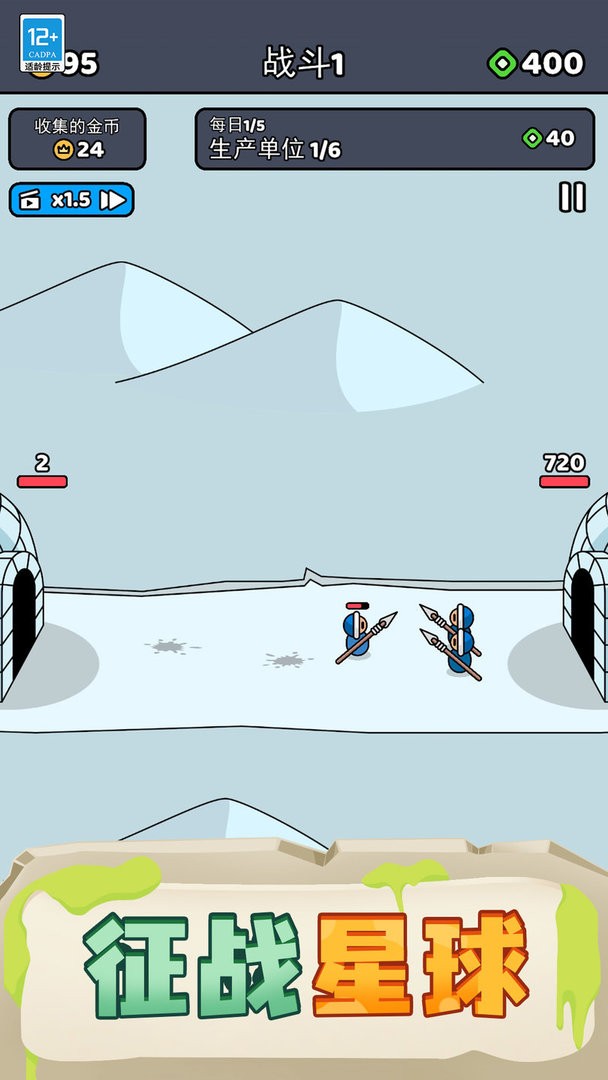Open the green gem currency counter
The image size is (608, 1080).
click(536, 64)
